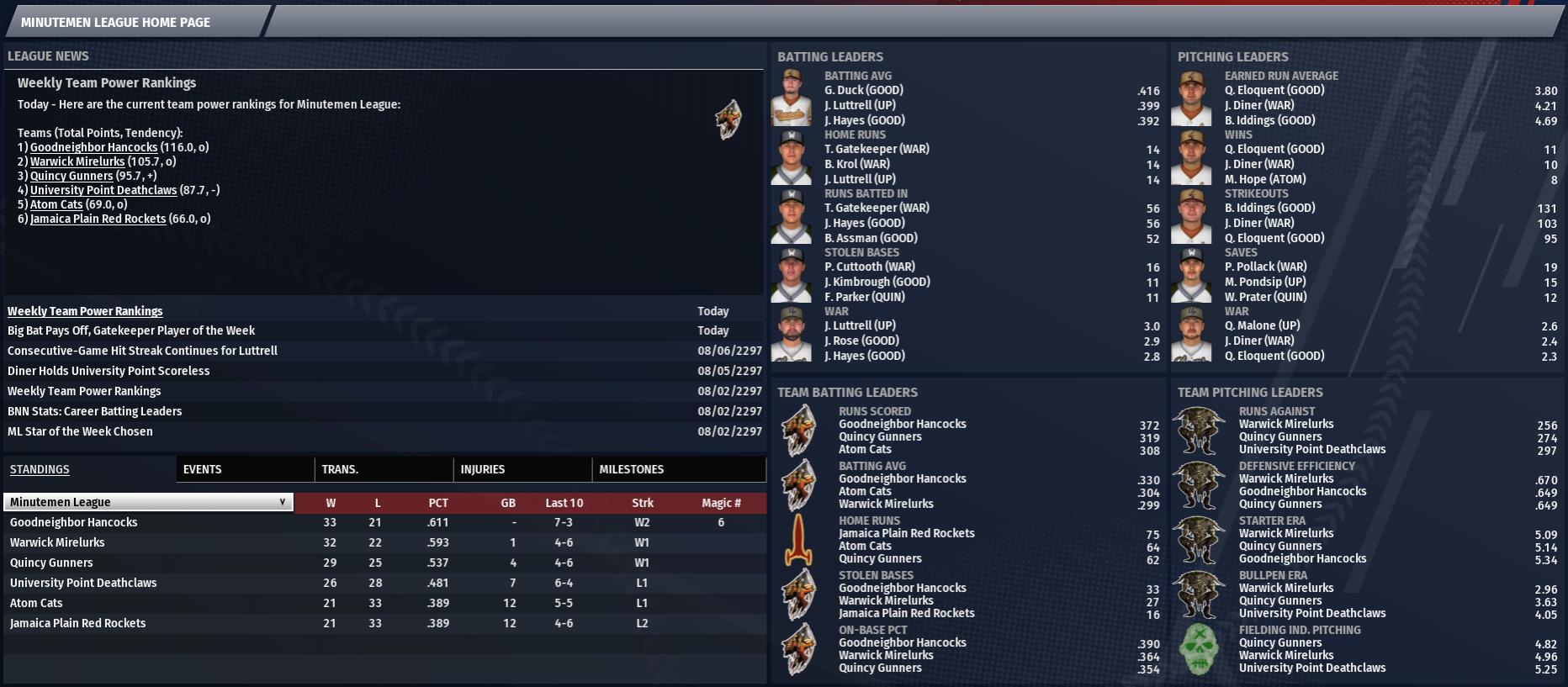Open the Goodneighbor Hancocks power rankings link
1568x687 pixels.
click(x=93, y=147)
